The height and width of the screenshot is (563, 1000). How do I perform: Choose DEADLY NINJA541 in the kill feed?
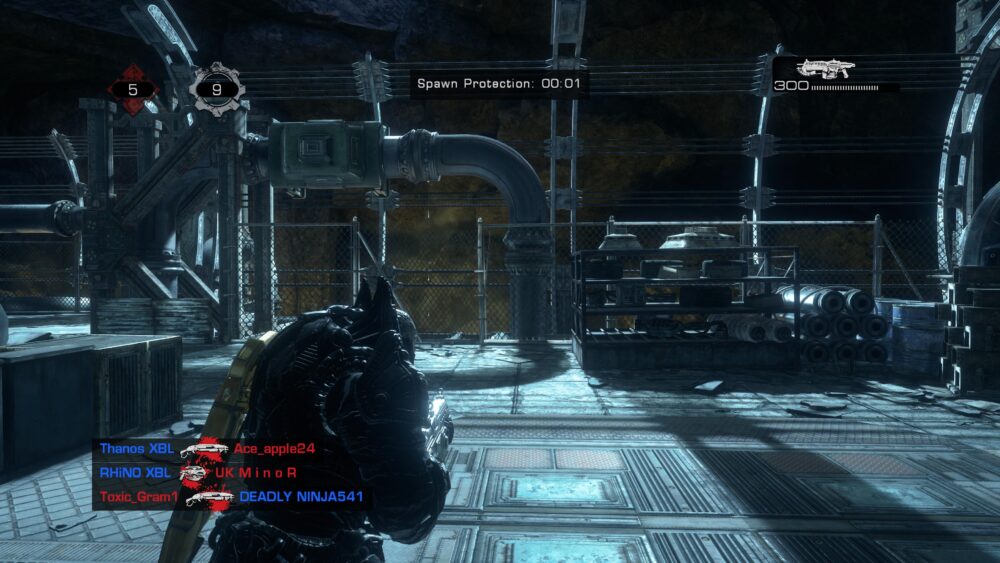point(300,496)
